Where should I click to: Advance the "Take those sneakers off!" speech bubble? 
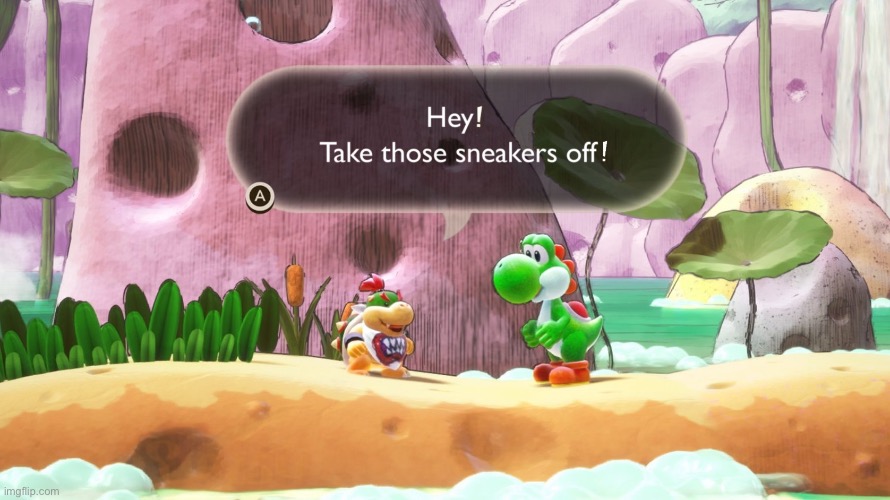(260, 197)
